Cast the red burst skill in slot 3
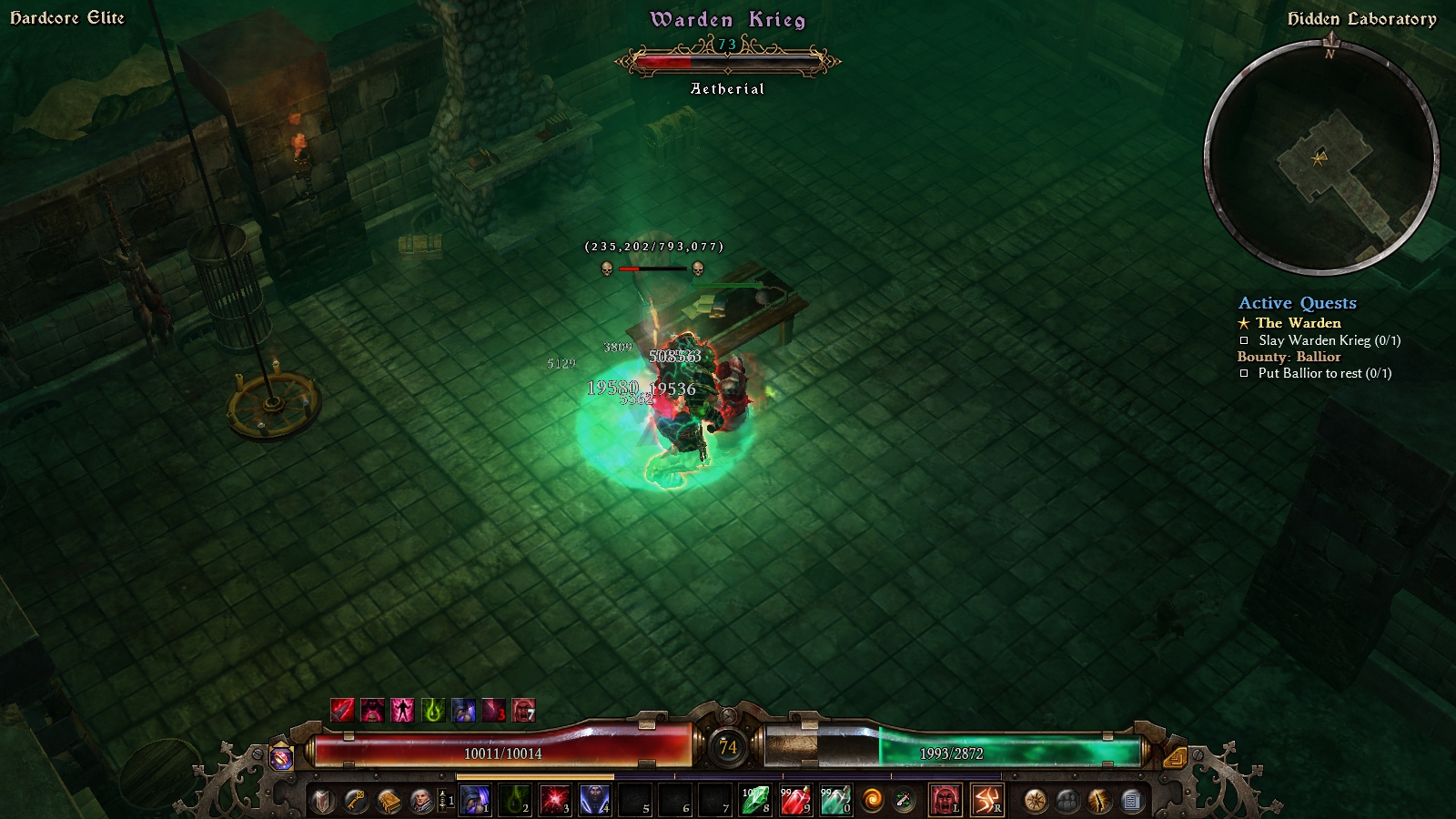This screenshot has height=819, width=1456. click(555, 801)
